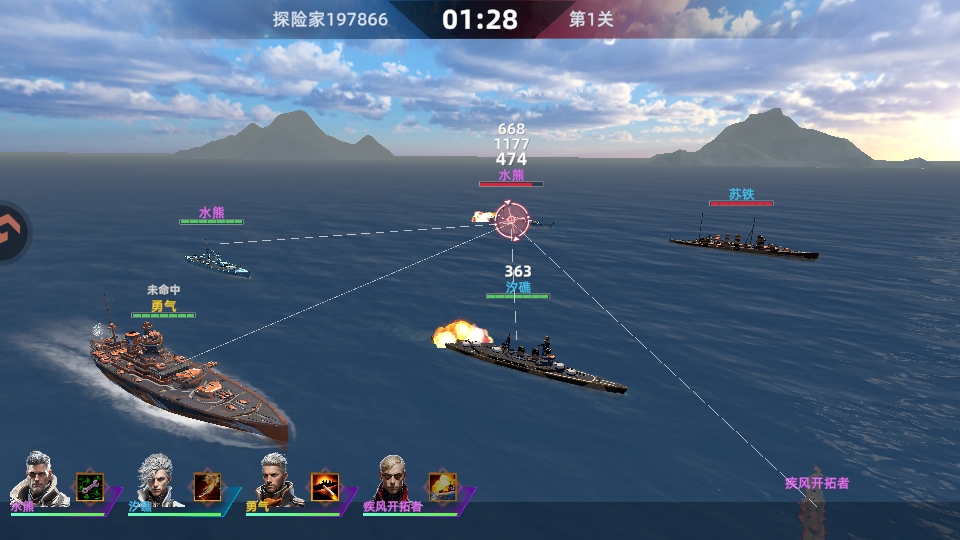Trigger 勇气's burning warship skill icon

325,487
